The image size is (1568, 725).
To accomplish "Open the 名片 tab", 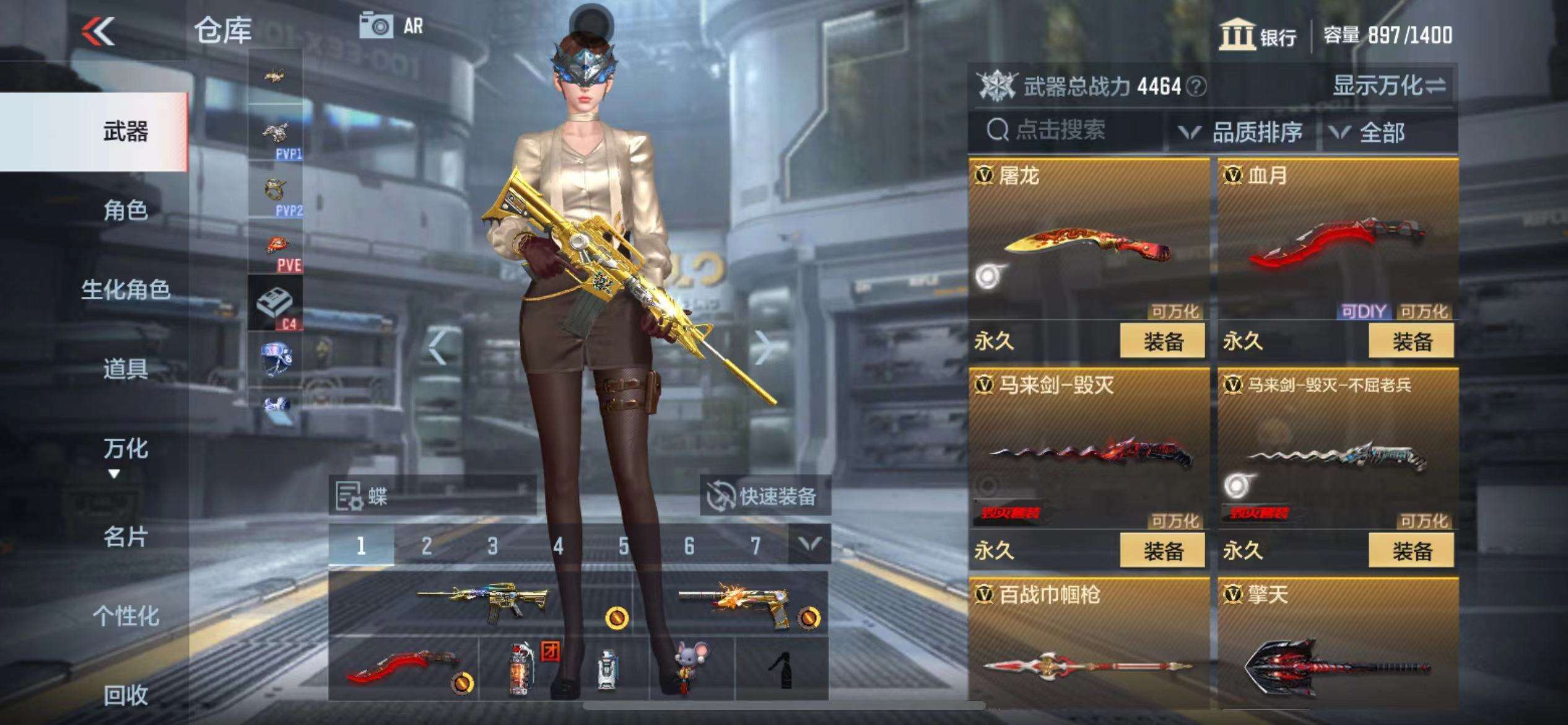I will coord(125,537).
